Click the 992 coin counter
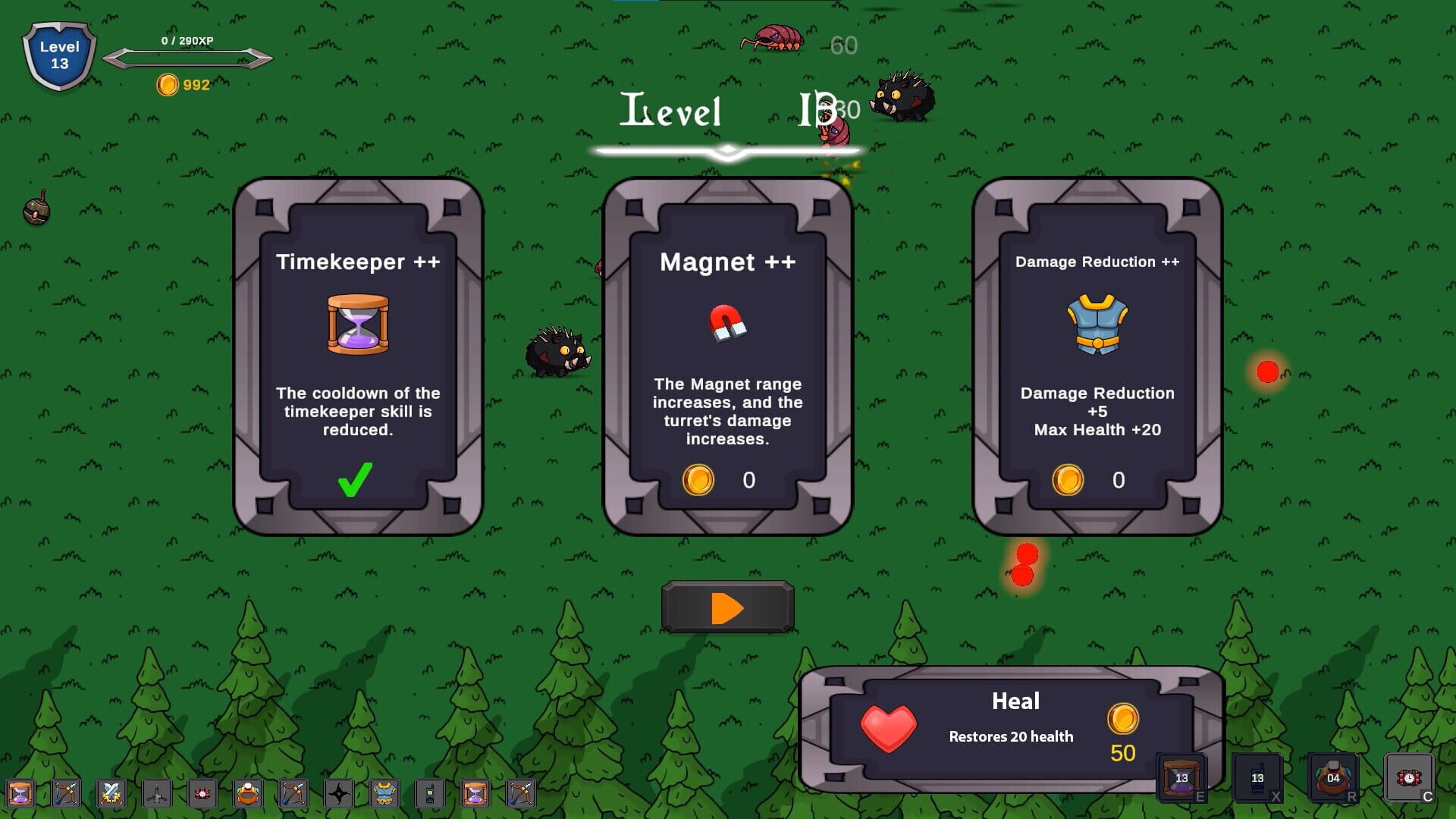This screenshot has width=1456, height=819. (x=182, y=84)
